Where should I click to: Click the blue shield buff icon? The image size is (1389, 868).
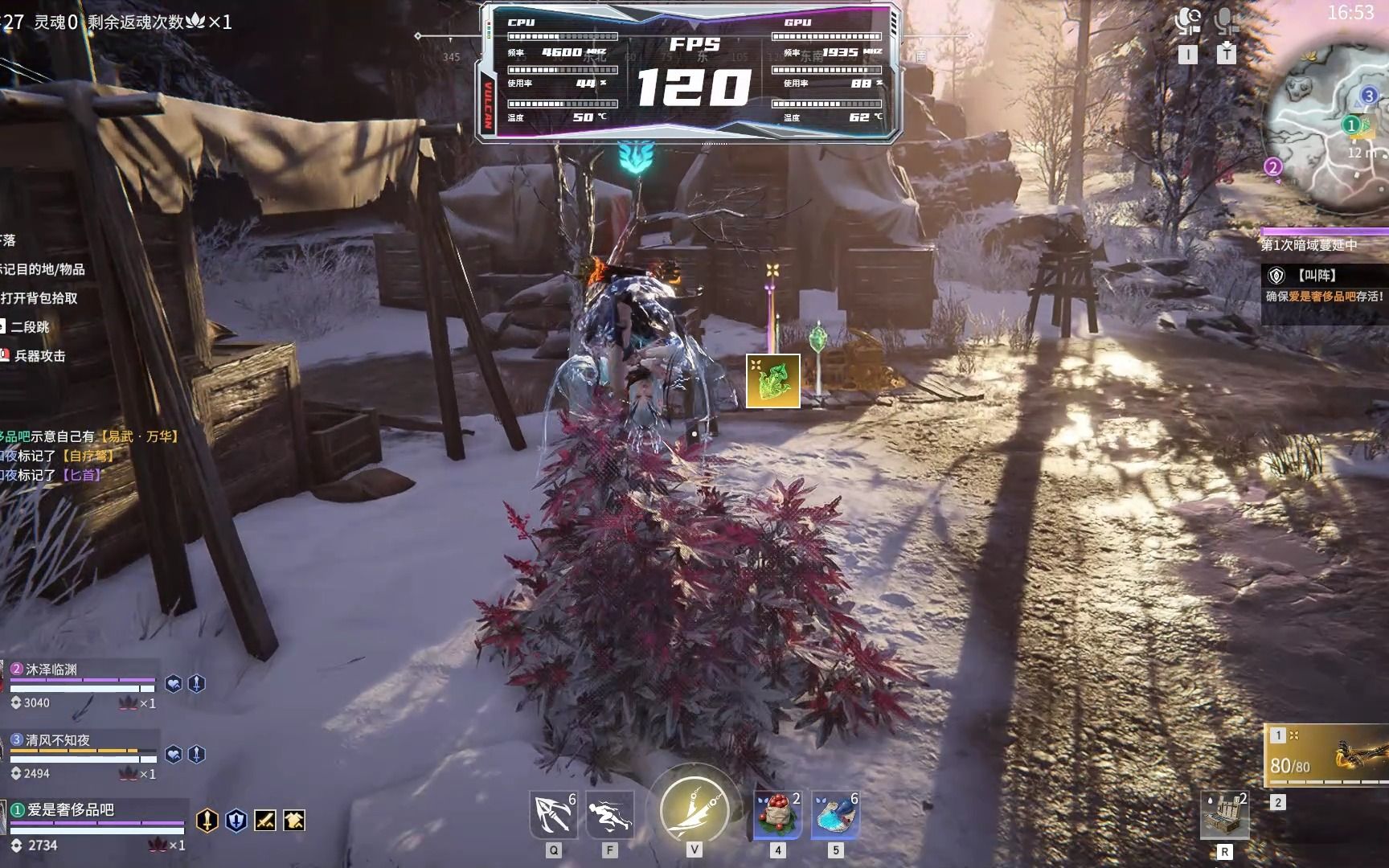pyautogui.click(x=236, y=821)
